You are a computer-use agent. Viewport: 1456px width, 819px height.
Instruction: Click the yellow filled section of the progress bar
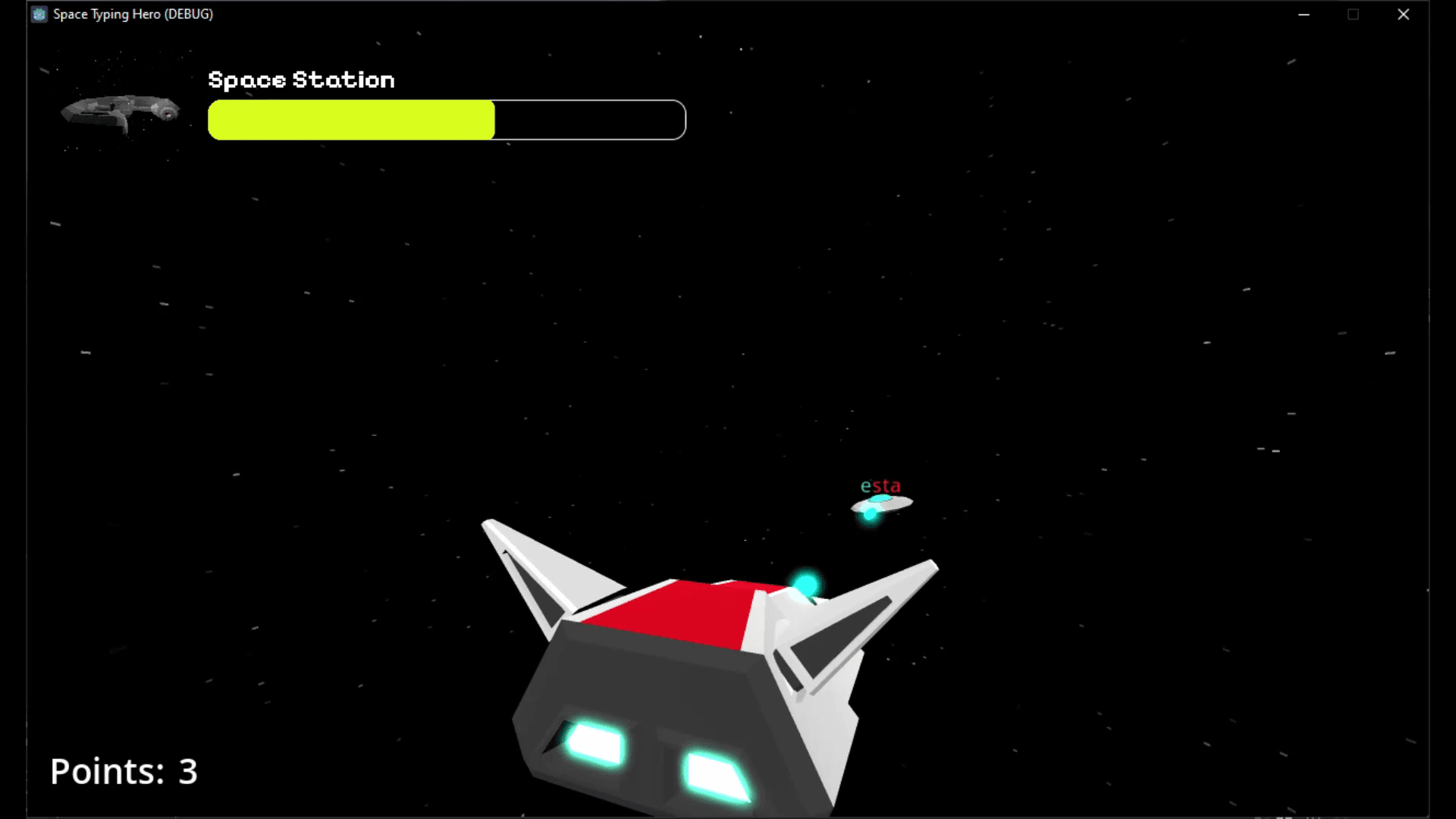pyautogui.click(x=349, y=120)
